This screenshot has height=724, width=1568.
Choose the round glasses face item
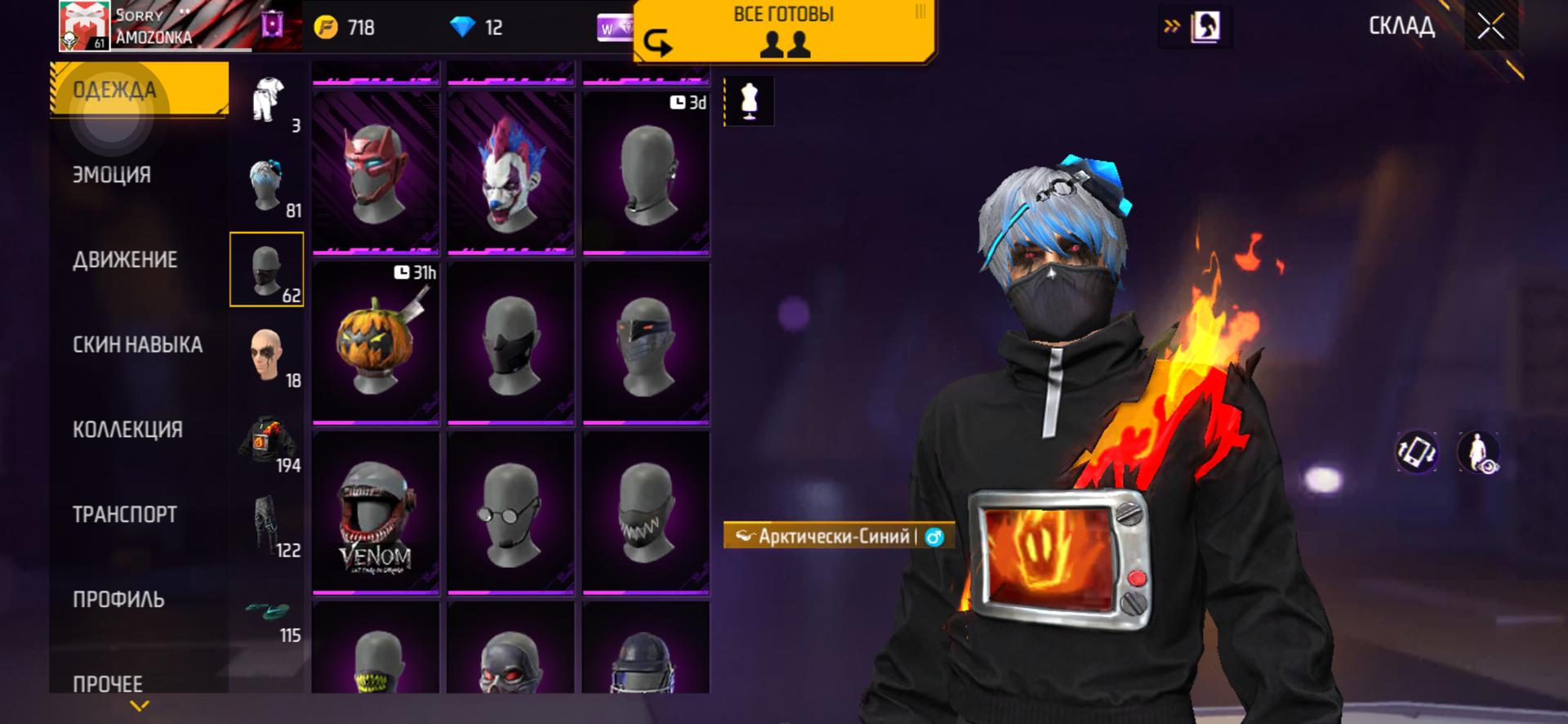coord(510,513)
